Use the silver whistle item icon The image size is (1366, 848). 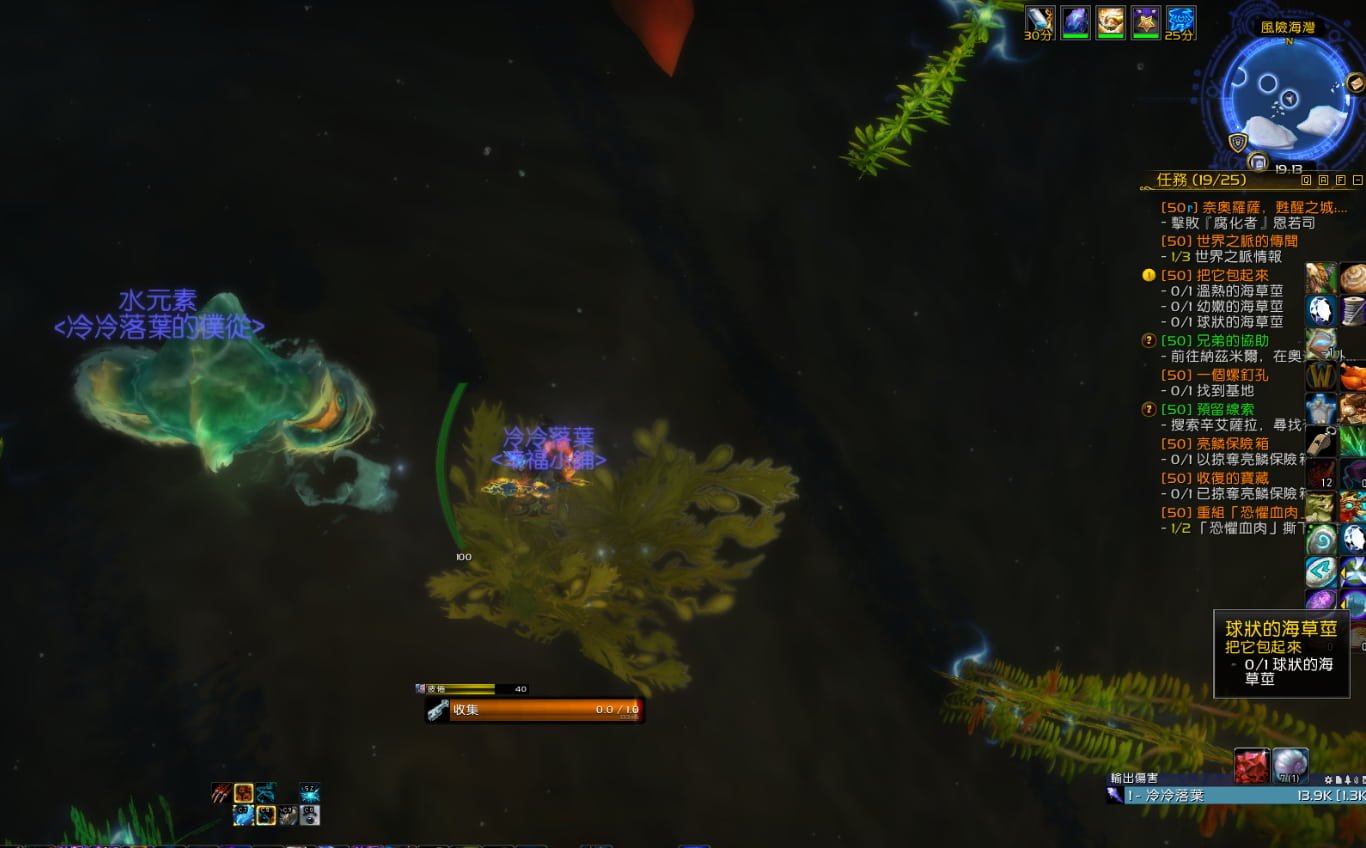[1320, 441]
